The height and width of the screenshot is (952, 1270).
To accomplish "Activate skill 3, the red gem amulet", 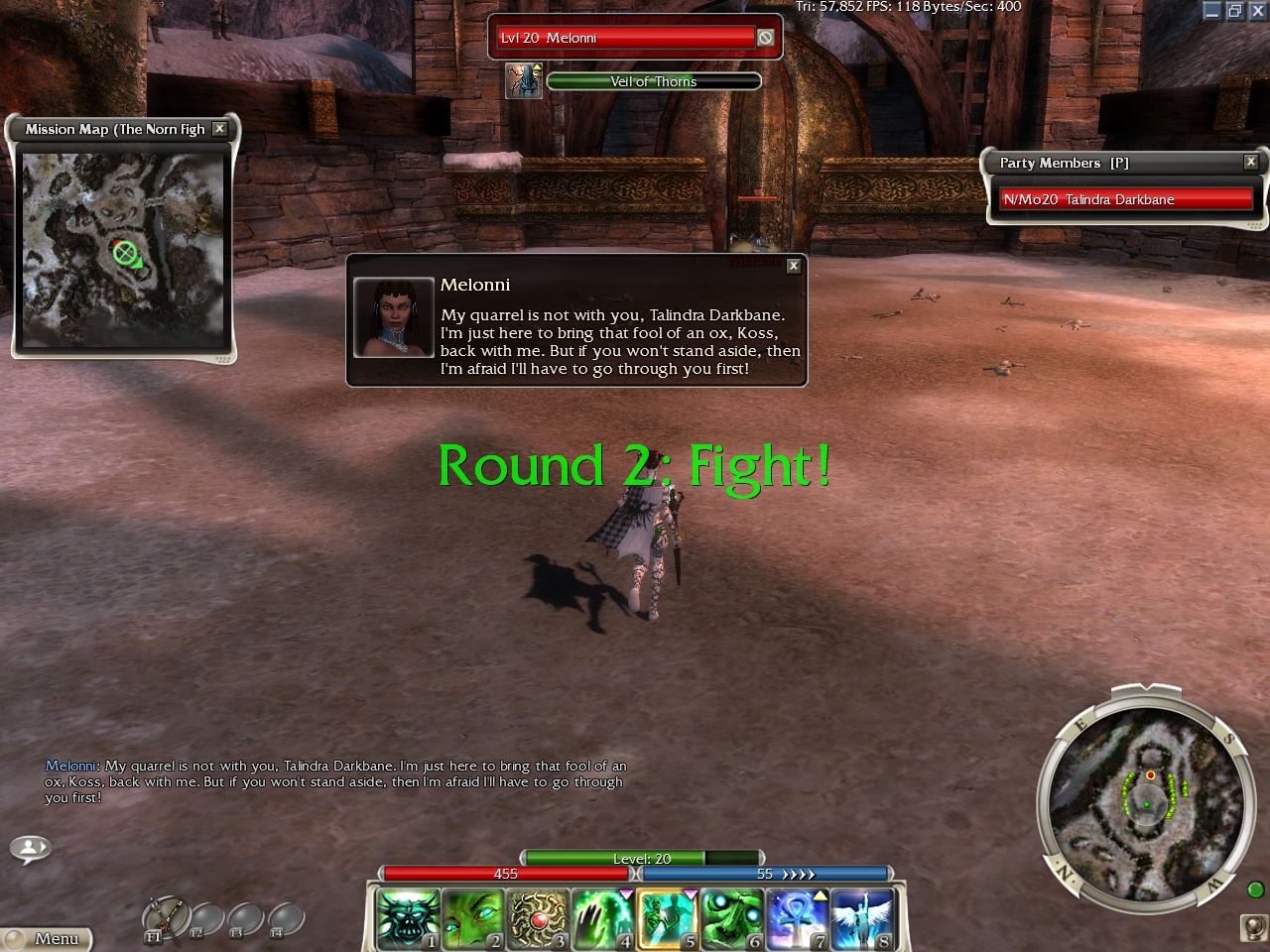I will (537, 917).
